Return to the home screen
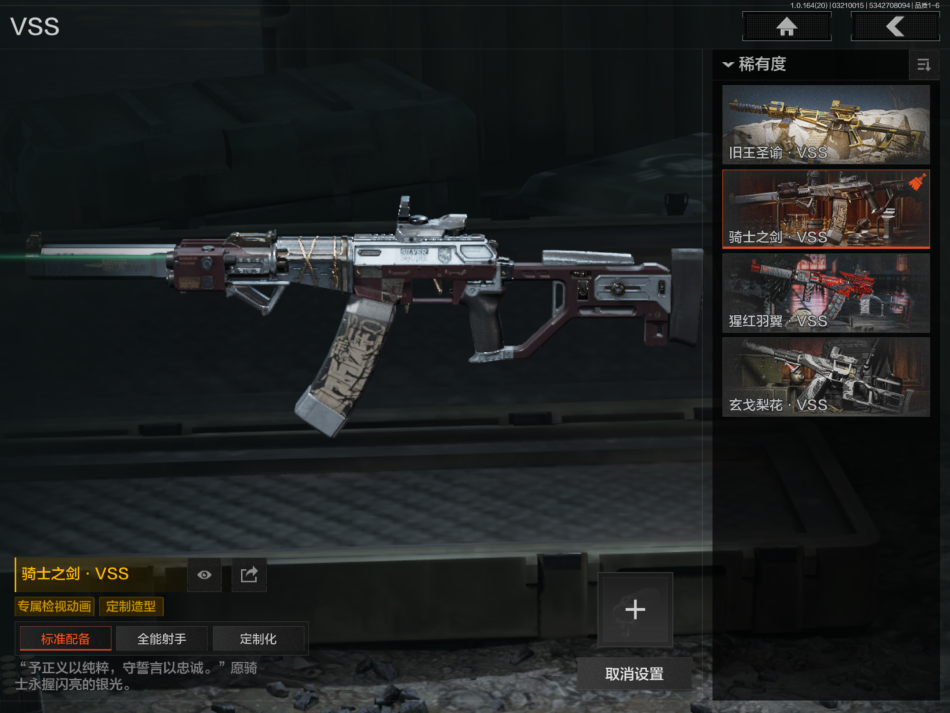Image resolution: width=950 pixels, height=713 pixels. [x=786, y=27]
